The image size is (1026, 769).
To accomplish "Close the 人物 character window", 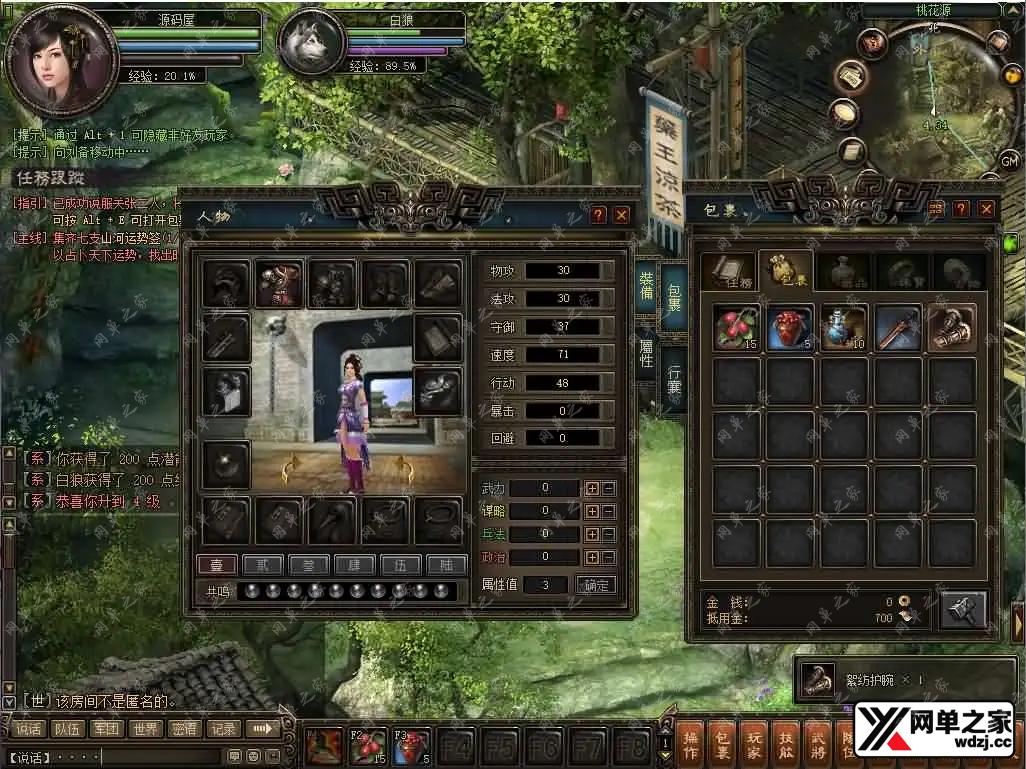I will click(621, 214).
